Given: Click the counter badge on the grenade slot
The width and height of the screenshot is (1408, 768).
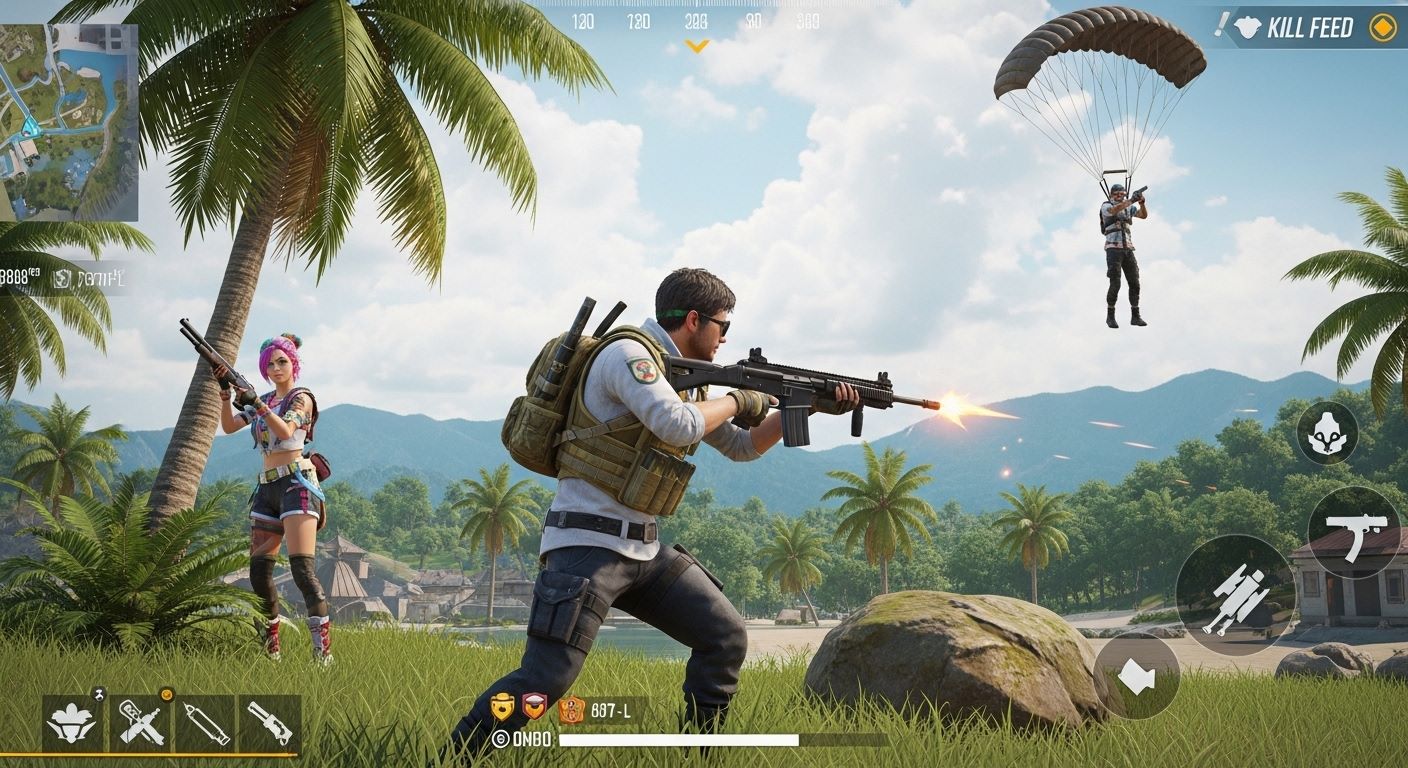Looking at the screenshot, I should [97, 693].
